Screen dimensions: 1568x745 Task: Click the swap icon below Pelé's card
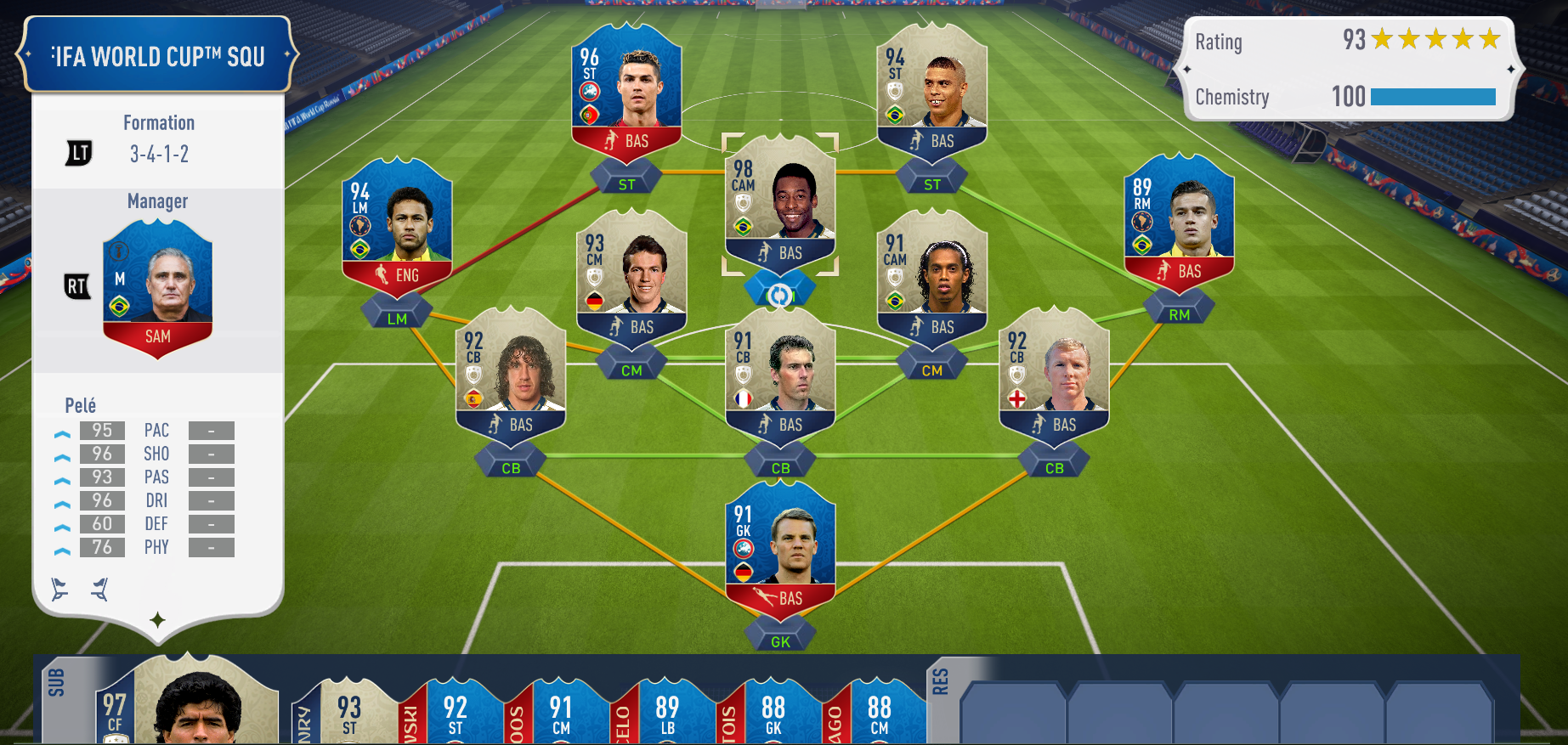[x=779, y=295]
